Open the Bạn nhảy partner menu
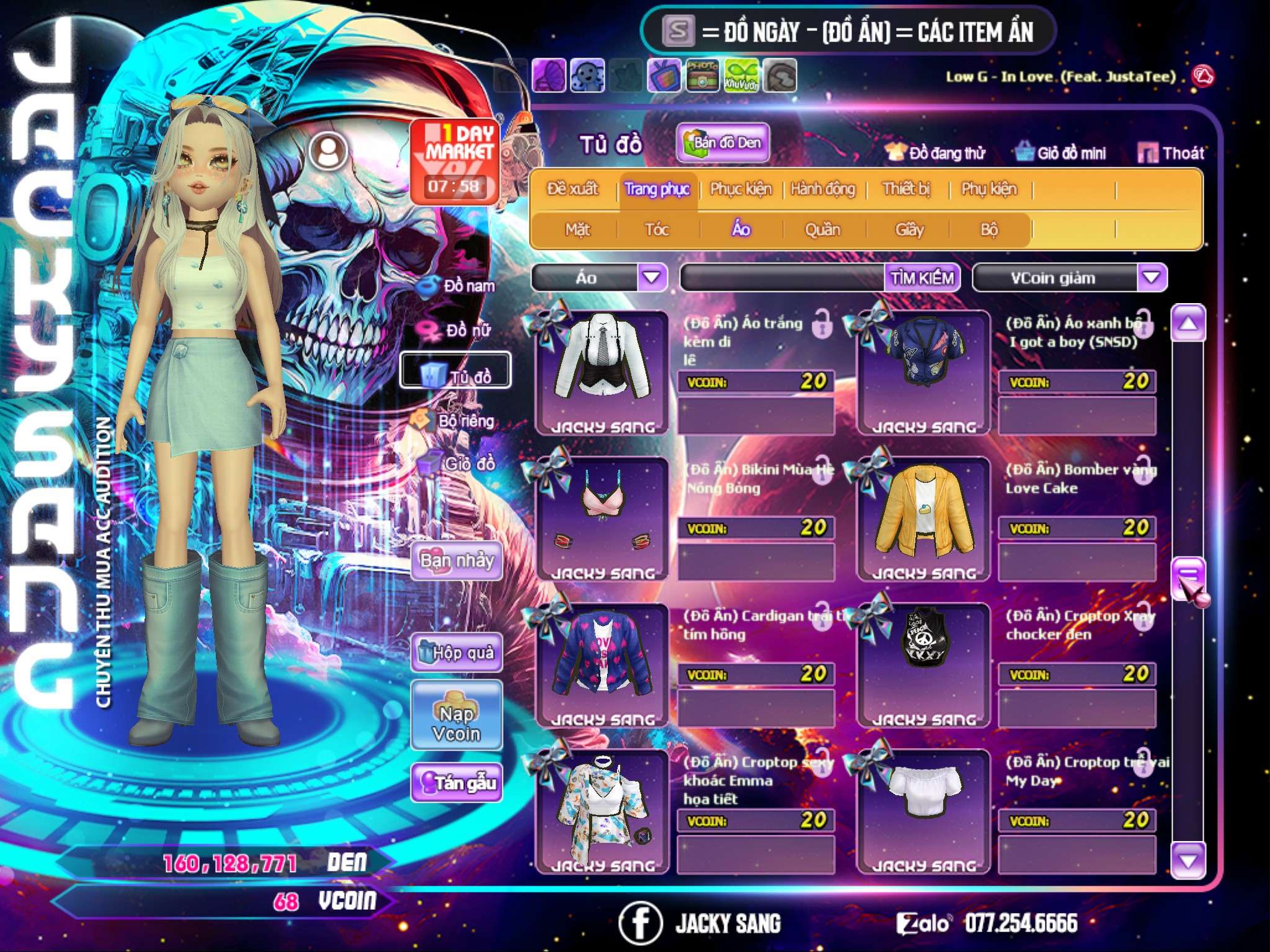This screenshot has width=1270, height=952. point(457,561)
